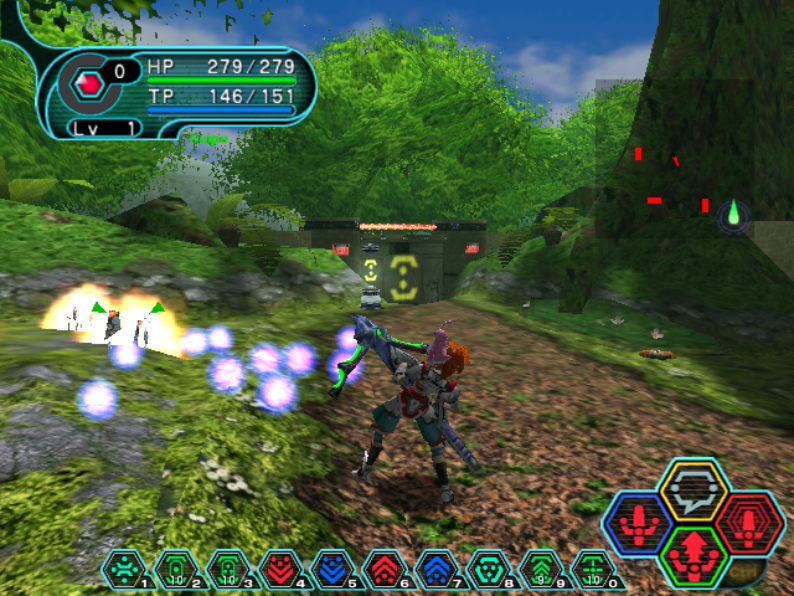
Task: Cast the red down-chevron technique
Action: tap(278, 569)
